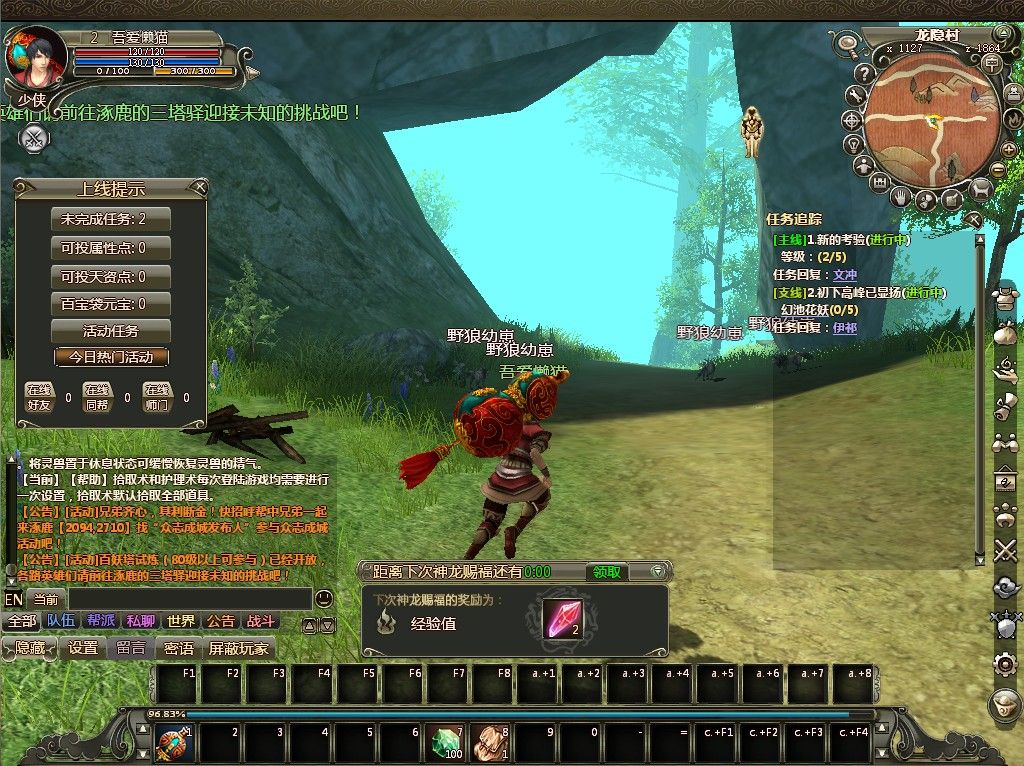Use the green gem in hotbar slot 7
Image resolution: width=1024 pixels, height=766 pixels.
447,743
